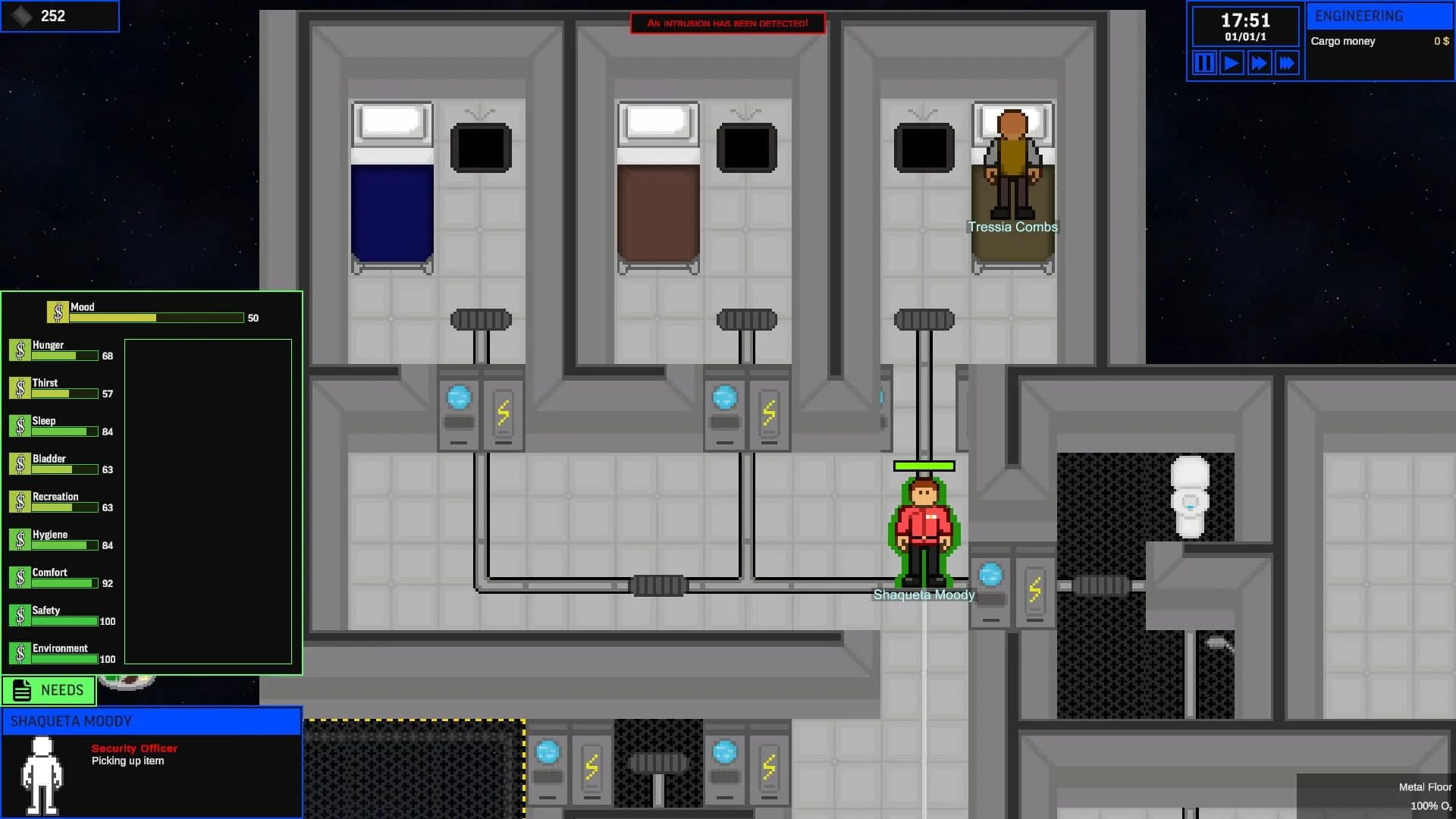1456x819 pixels.
Task: Pause the game simulation
Action: click(1204, 63)
